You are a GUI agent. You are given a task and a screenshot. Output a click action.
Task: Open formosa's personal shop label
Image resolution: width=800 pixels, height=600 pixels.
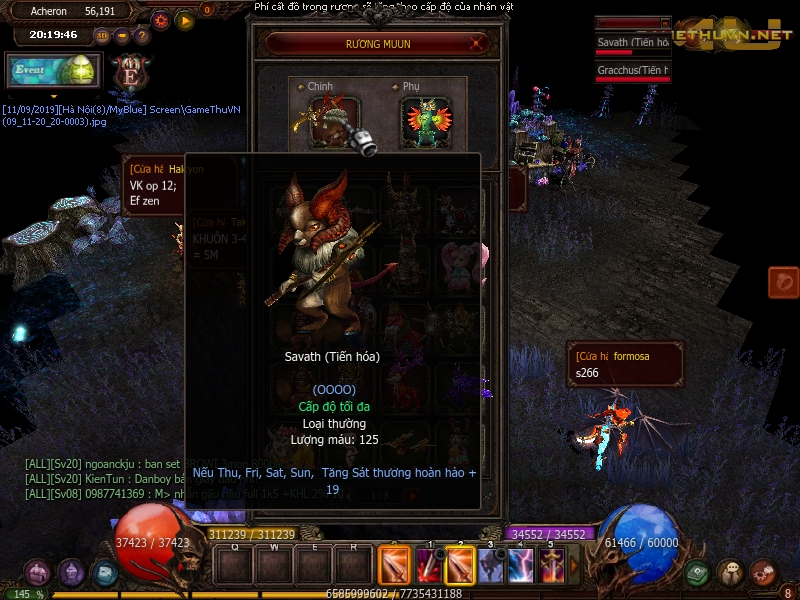[x=625, y=364]
